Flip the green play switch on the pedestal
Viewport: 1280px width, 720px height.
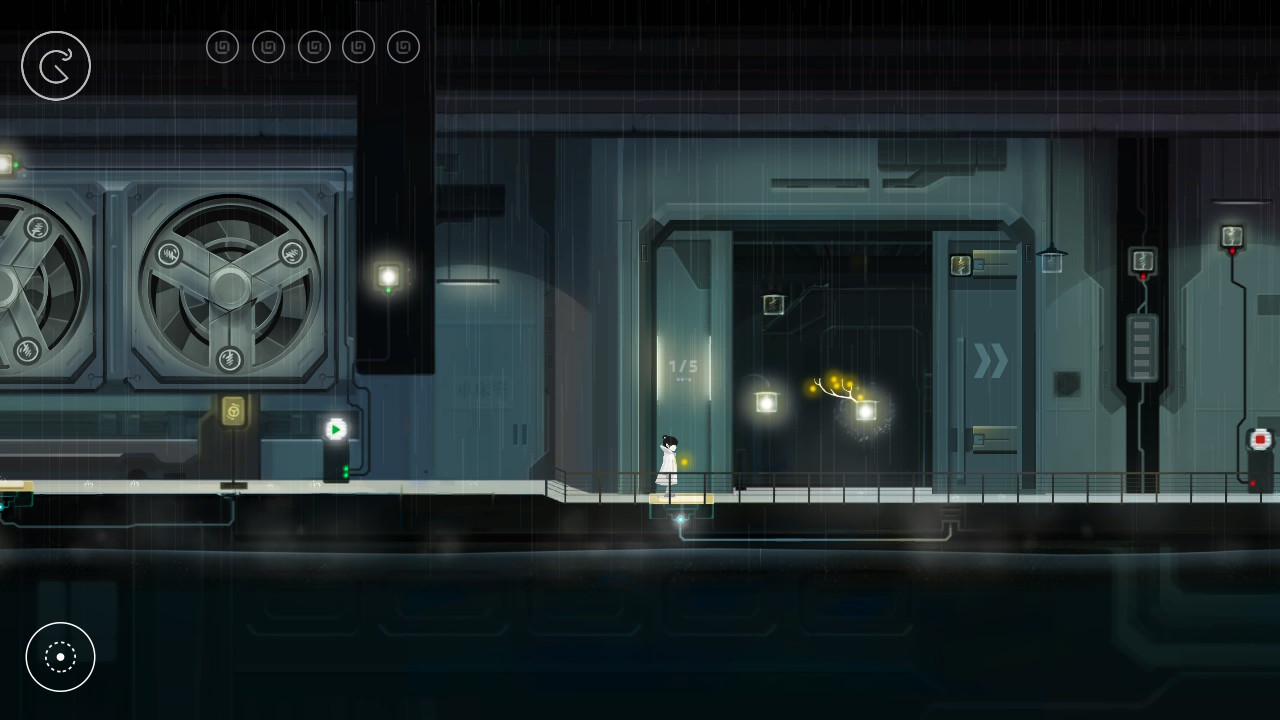click(336, 428)
